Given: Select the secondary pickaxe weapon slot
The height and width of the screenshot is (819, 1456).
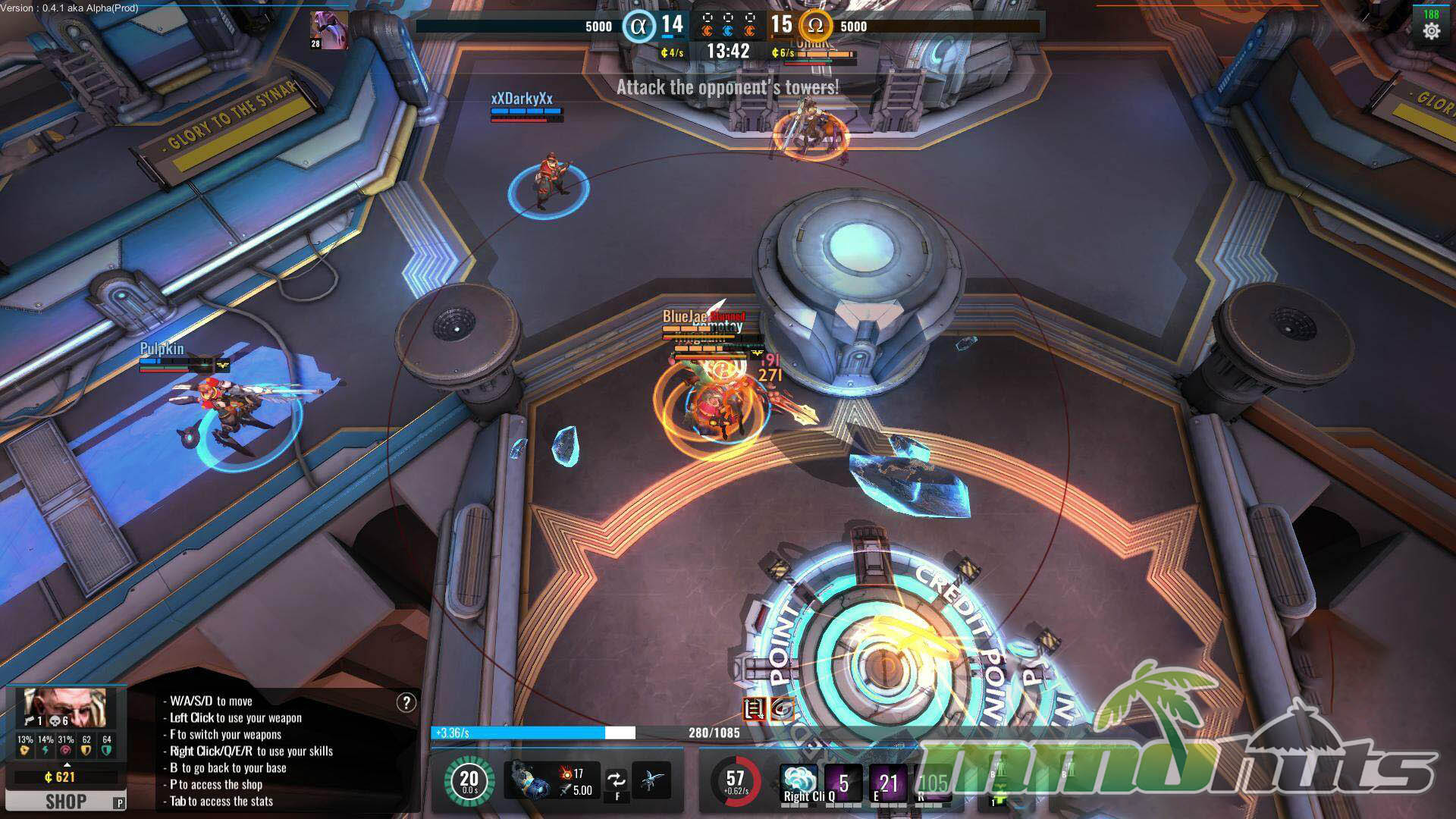Looking at the screenshot, I should 651,780.
